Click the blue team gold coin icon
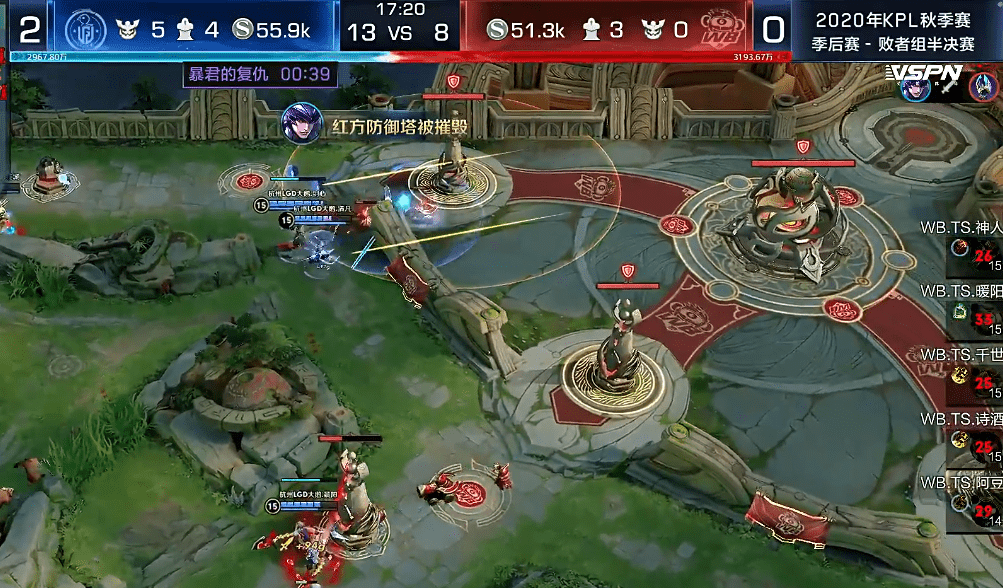Viewport: 1003px width, 588px height. click(x=241, y=30)
